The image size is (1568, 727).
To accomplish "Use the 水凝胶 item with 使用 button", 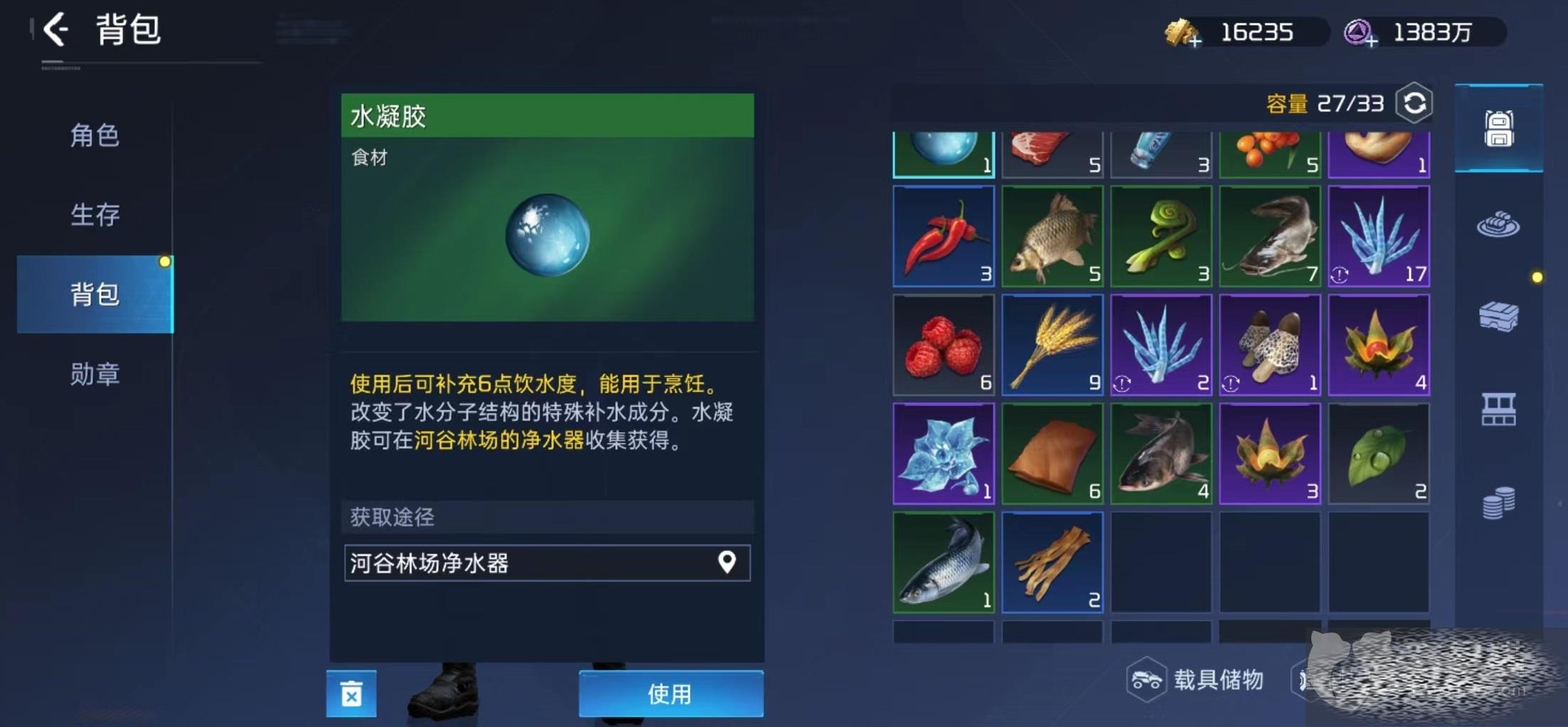I will coord(670,694).
